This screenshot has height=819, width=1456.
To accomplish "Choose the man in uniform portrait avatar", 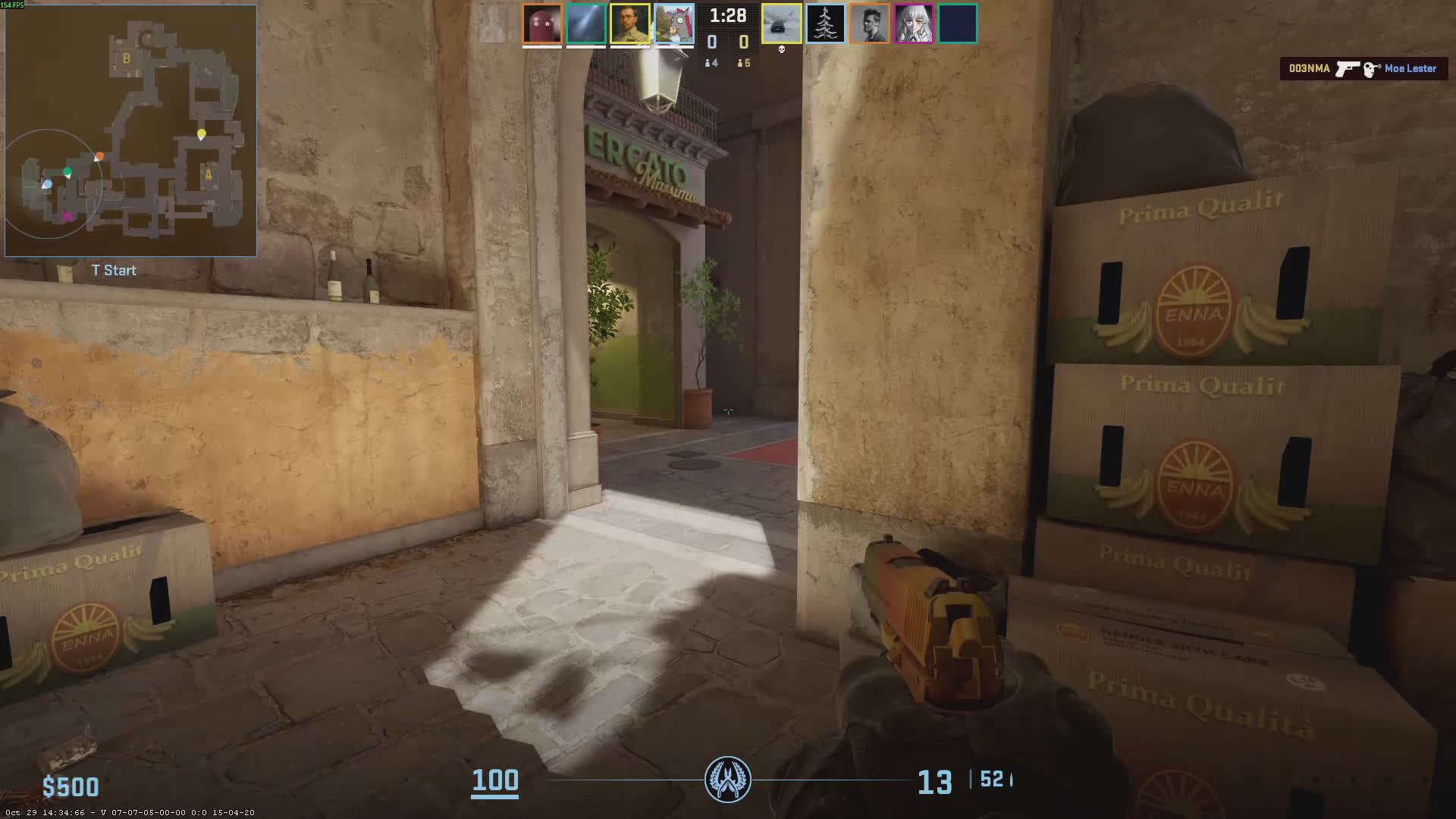I will 630,24.
